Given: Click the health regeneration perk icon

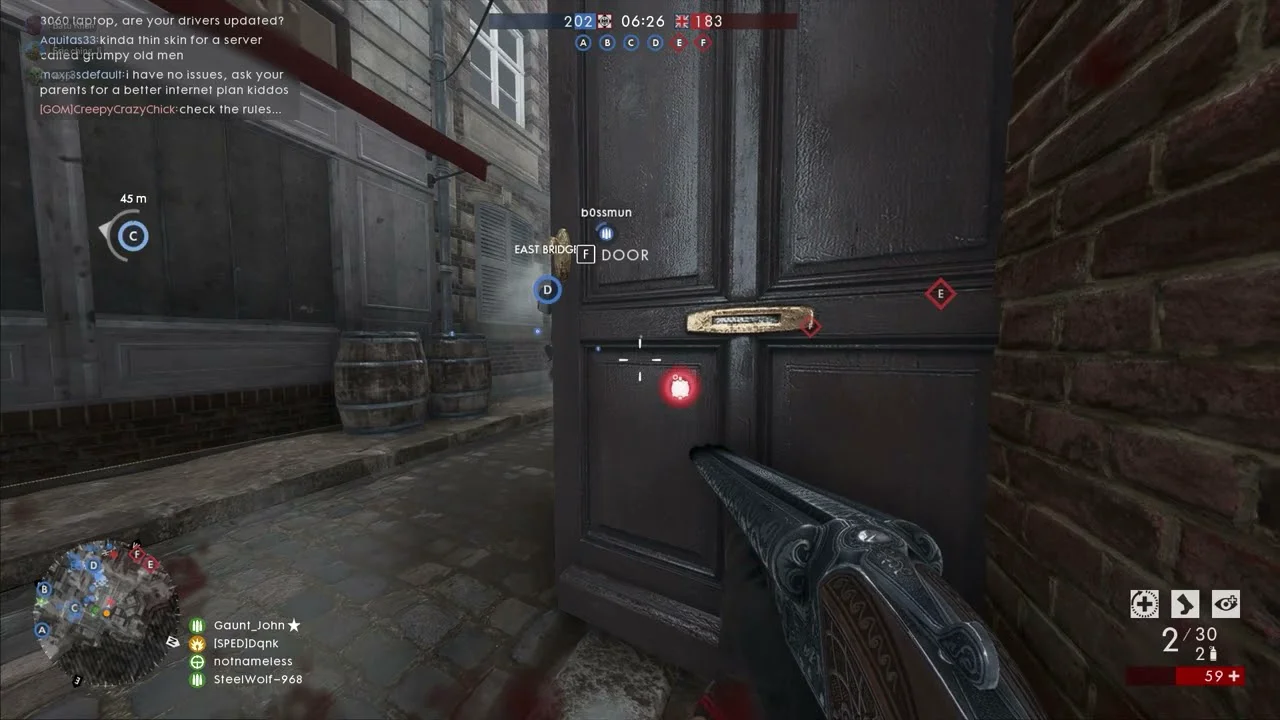Looking at the screenshot, I should click(x=1144, y=603).
